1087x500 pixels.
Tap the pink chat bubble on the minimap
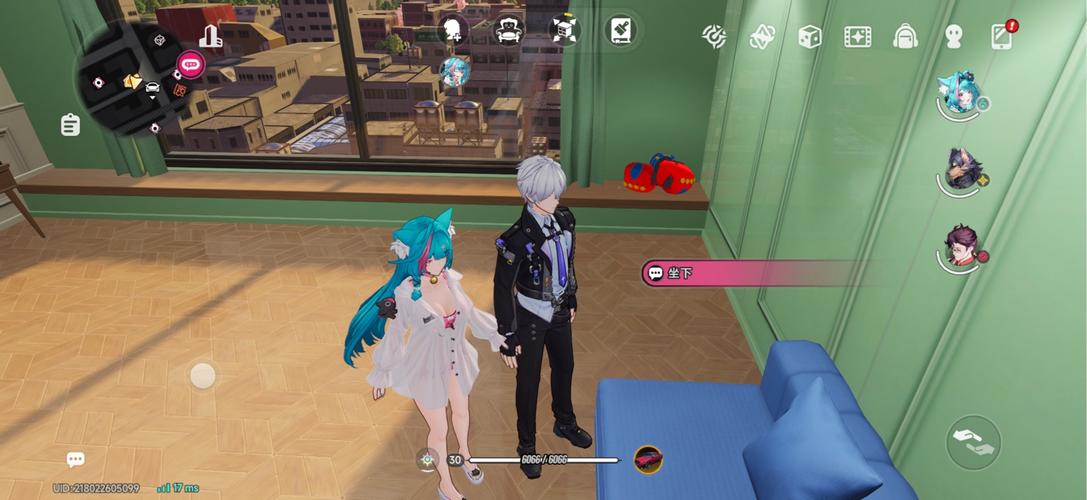tap(190, 65)
